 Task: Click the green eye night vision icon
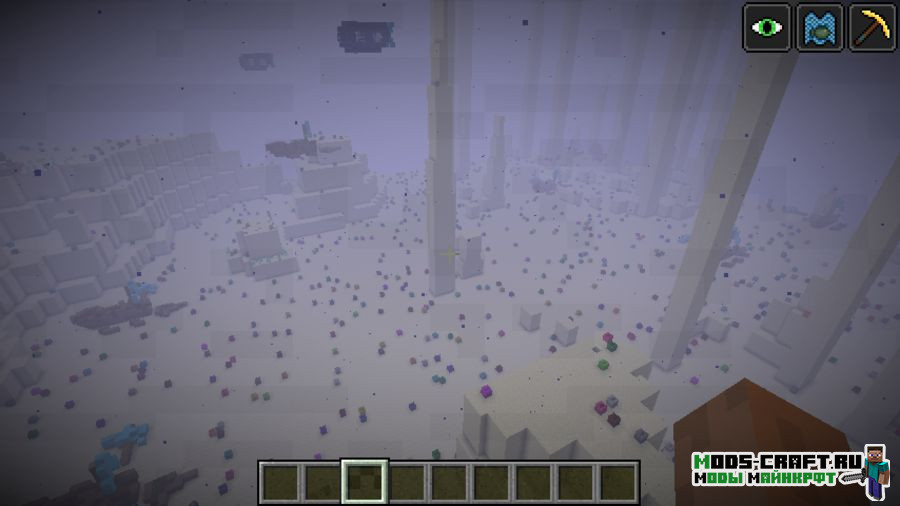(767, 27)
